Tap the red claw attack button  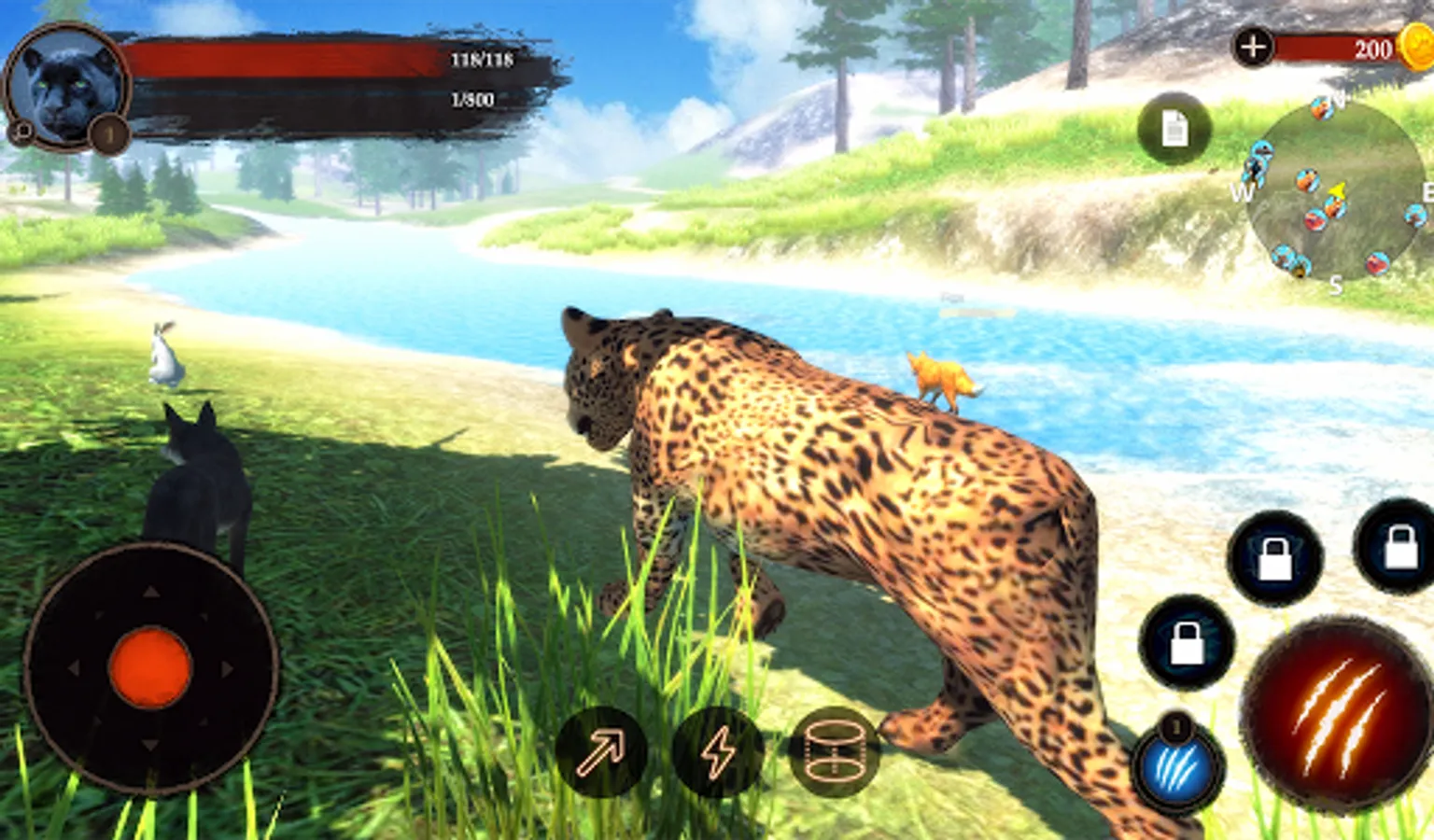click(x=1335, y=714)
